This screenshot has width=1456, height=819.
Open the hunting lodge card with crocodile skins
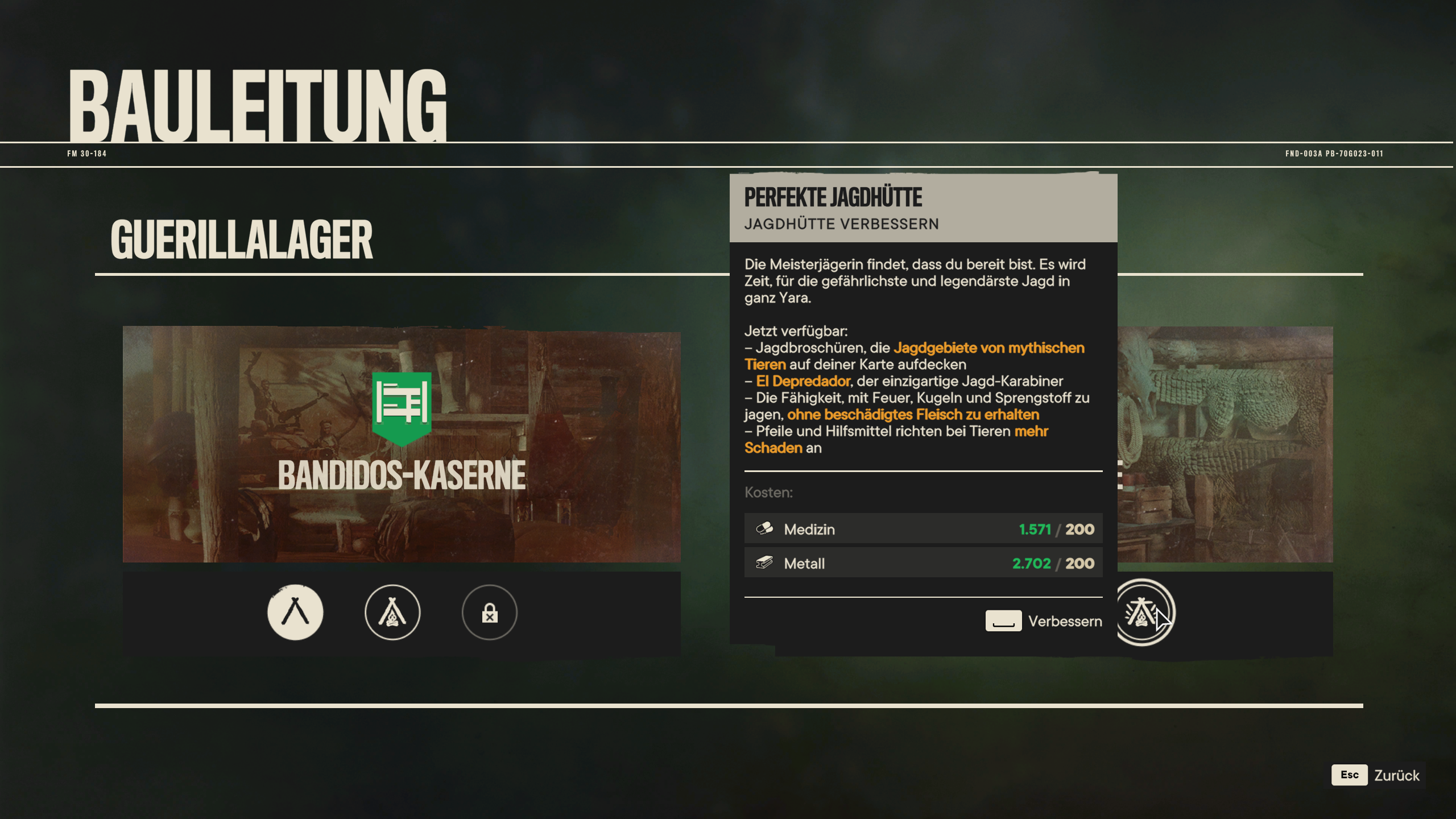pyautogui.click(x=1225, y=444)
